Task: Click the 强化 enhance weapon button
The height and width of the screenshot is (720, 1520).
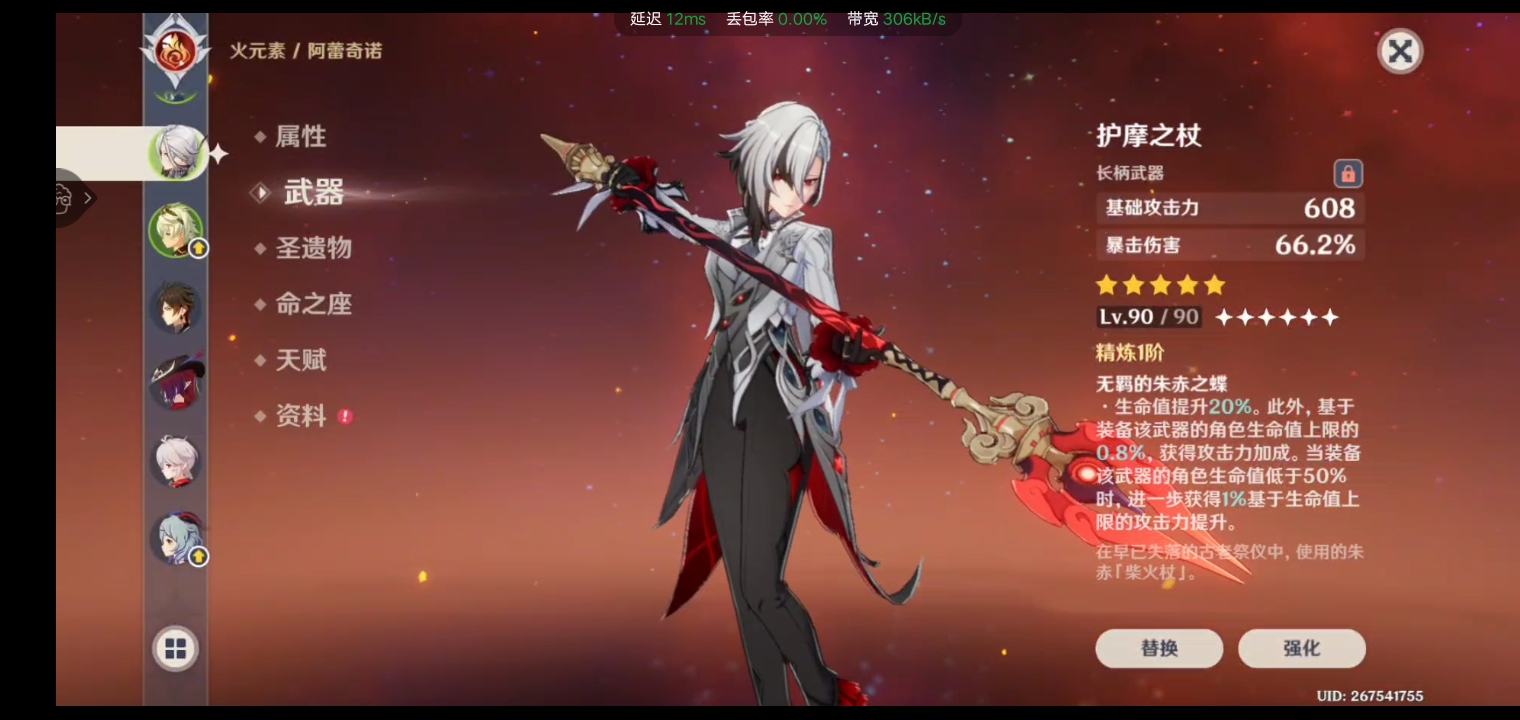Action: tap(1301, 648)
